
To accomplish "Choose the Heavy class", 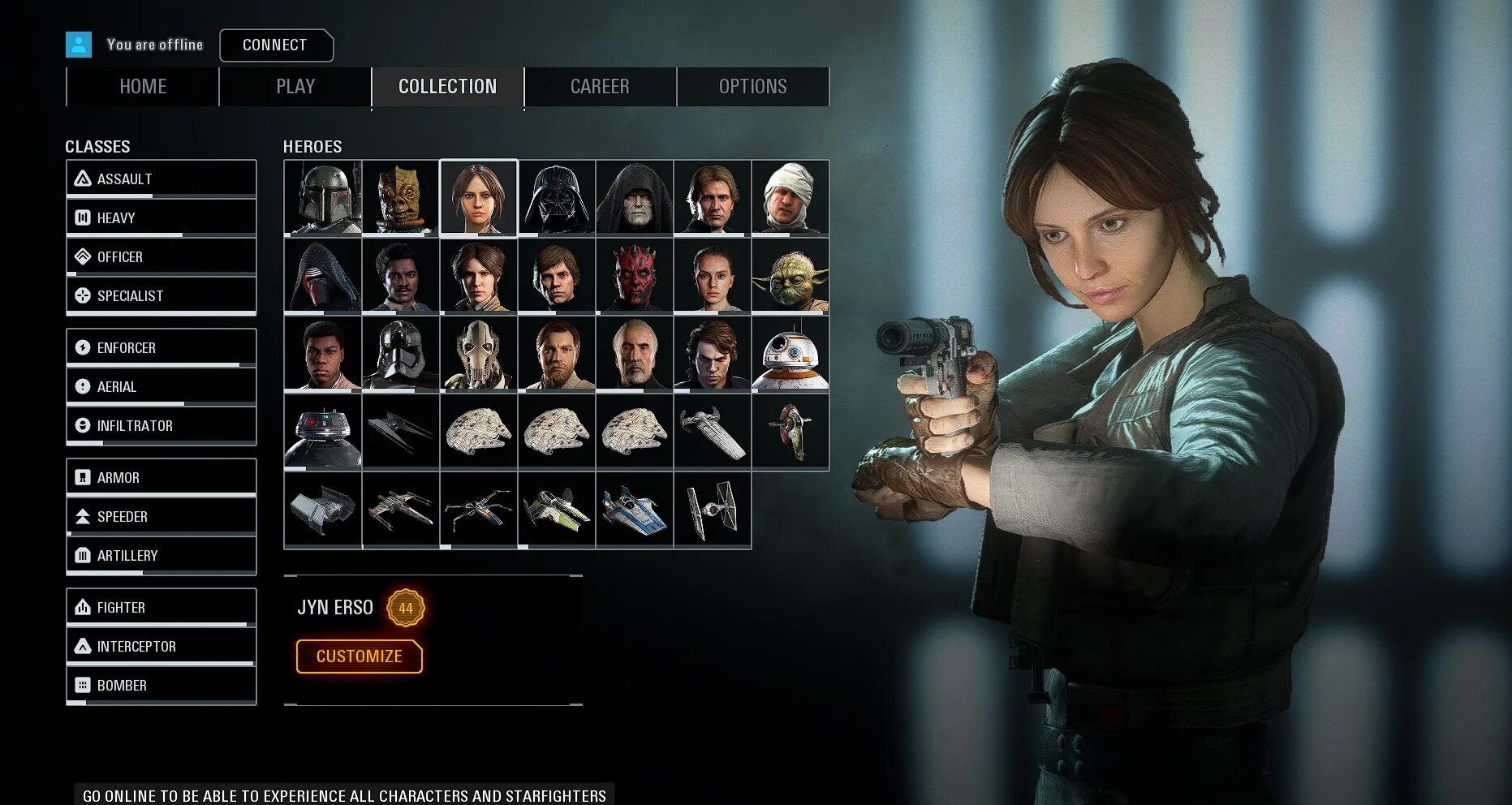I will [161, 218].
